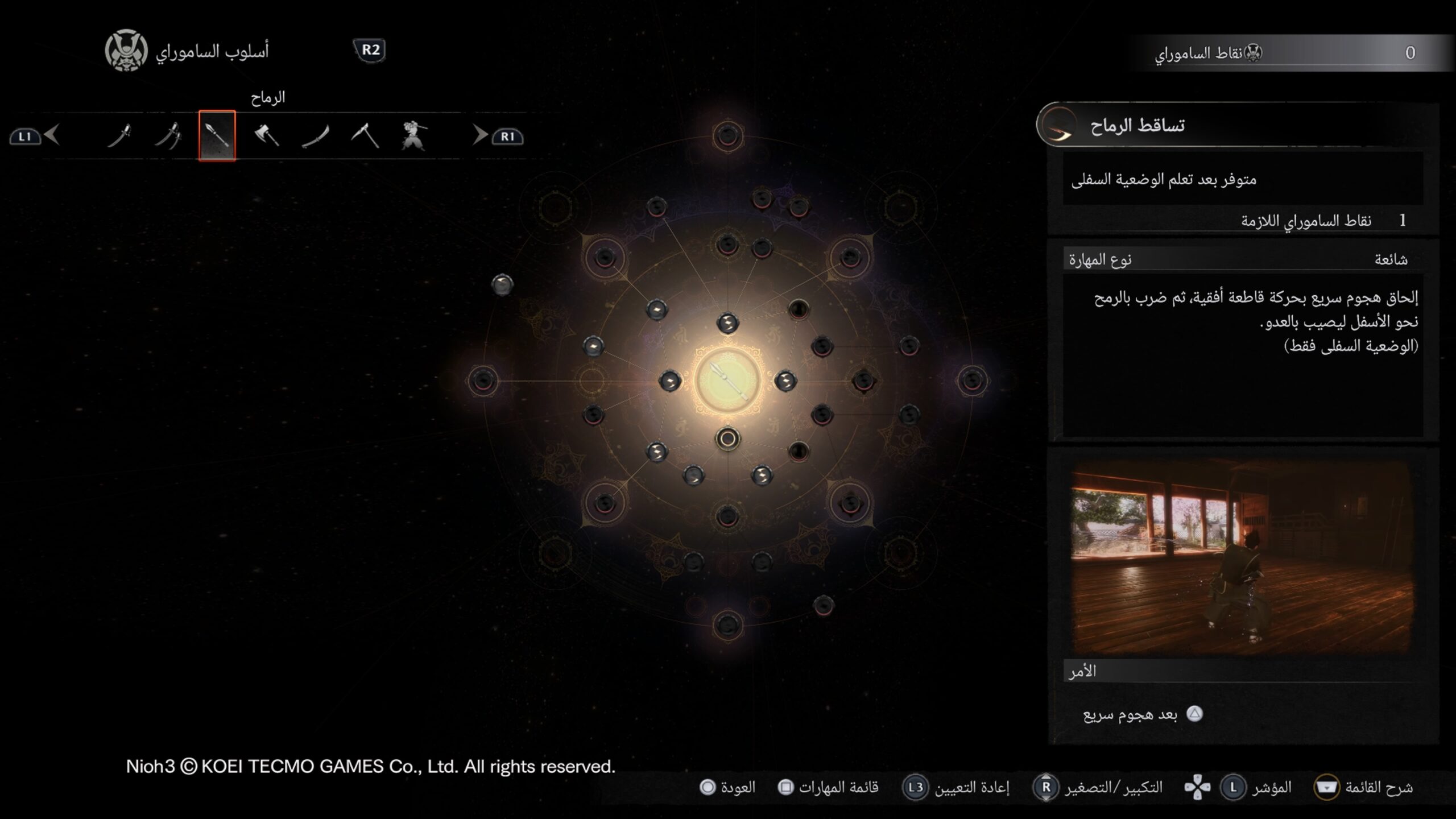
Task: Select the leftmost outer skill node
Action: point(483,380)
